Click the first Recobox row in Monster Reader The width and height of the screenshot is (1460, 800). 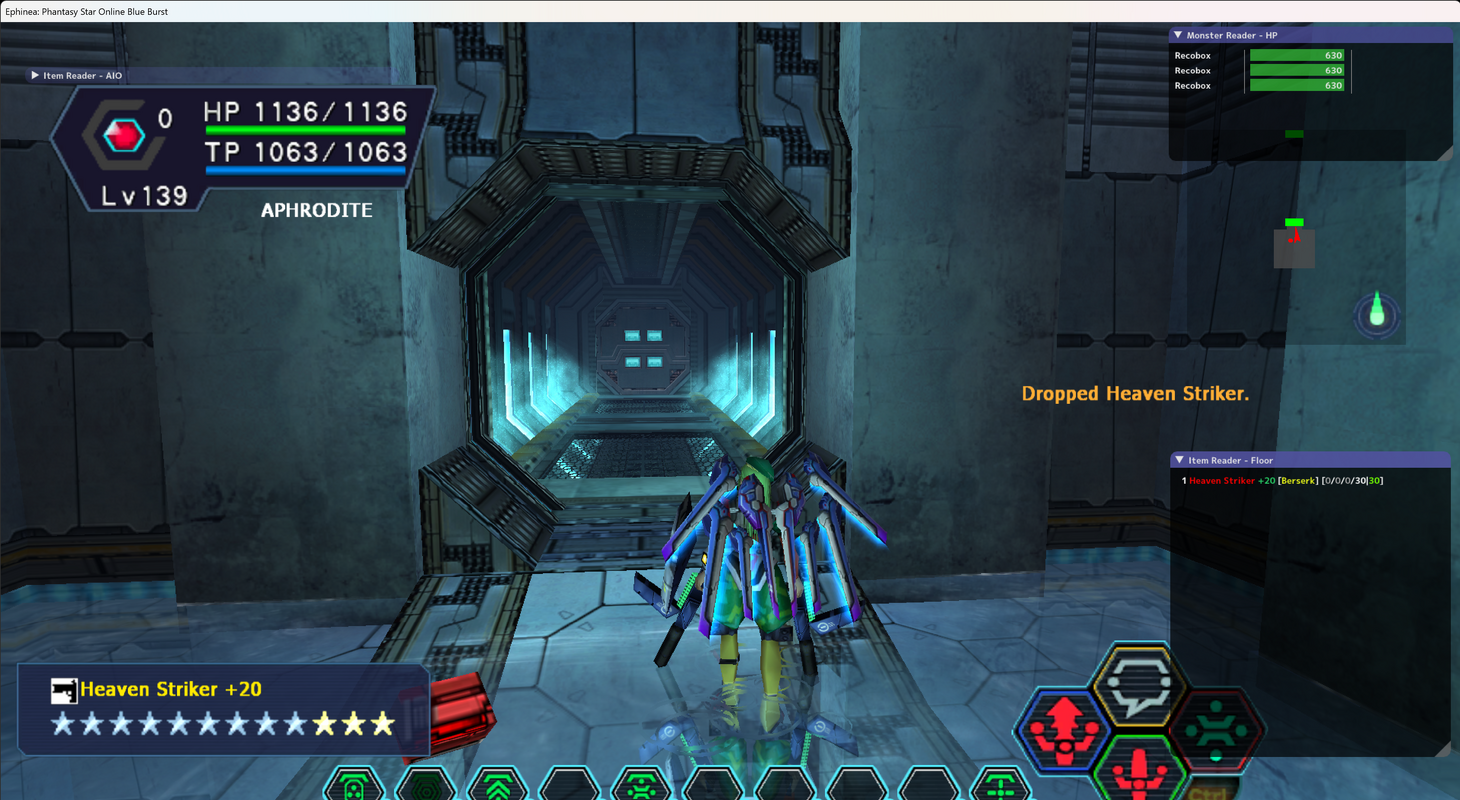tap(1260, 56)
